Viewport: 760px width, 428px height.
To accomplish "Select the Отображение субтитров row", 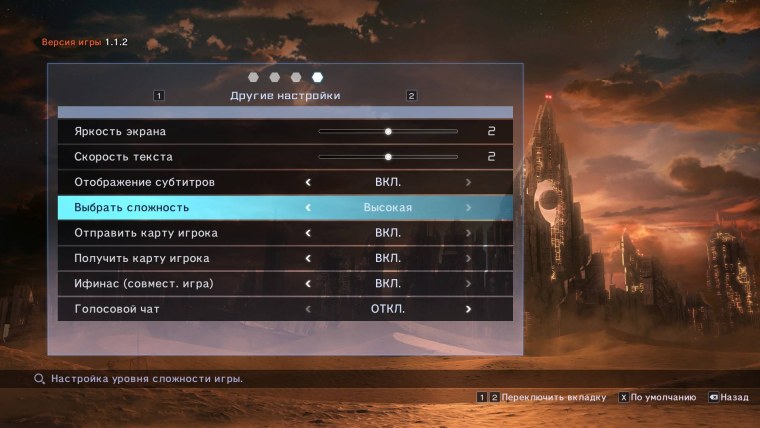I will pos(144,182).
